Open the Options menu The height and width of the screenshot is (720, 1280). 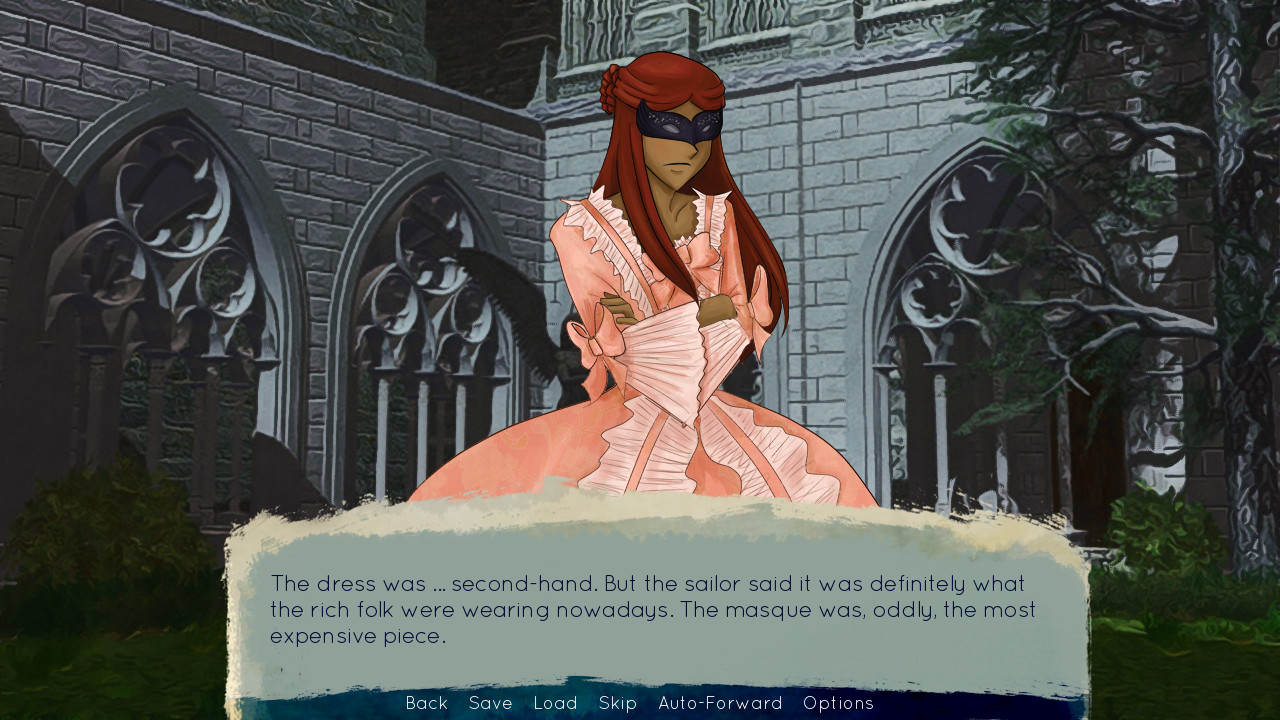point(840,703)
